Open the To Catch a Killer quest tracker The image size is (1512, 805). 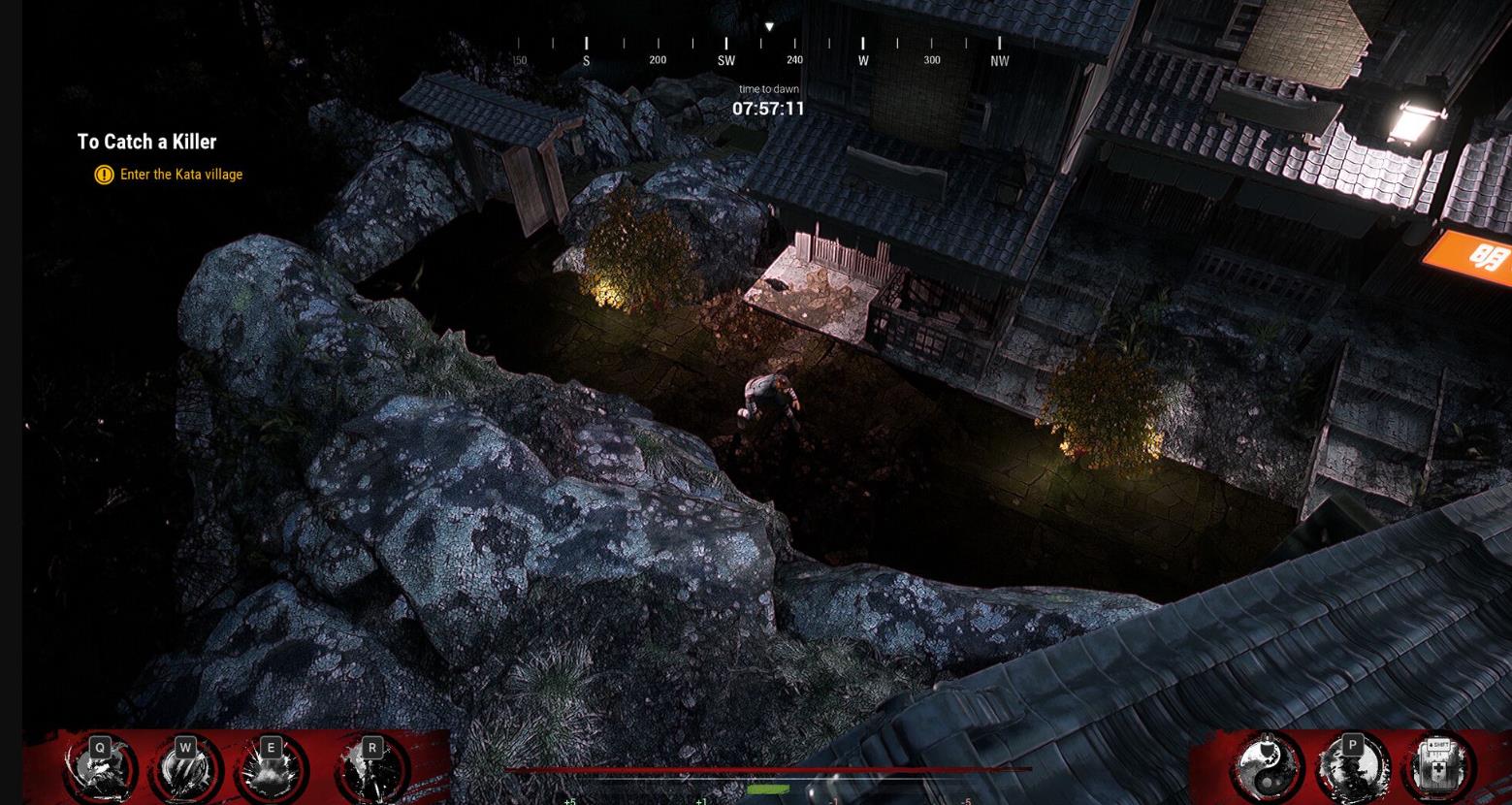[146, 142]
